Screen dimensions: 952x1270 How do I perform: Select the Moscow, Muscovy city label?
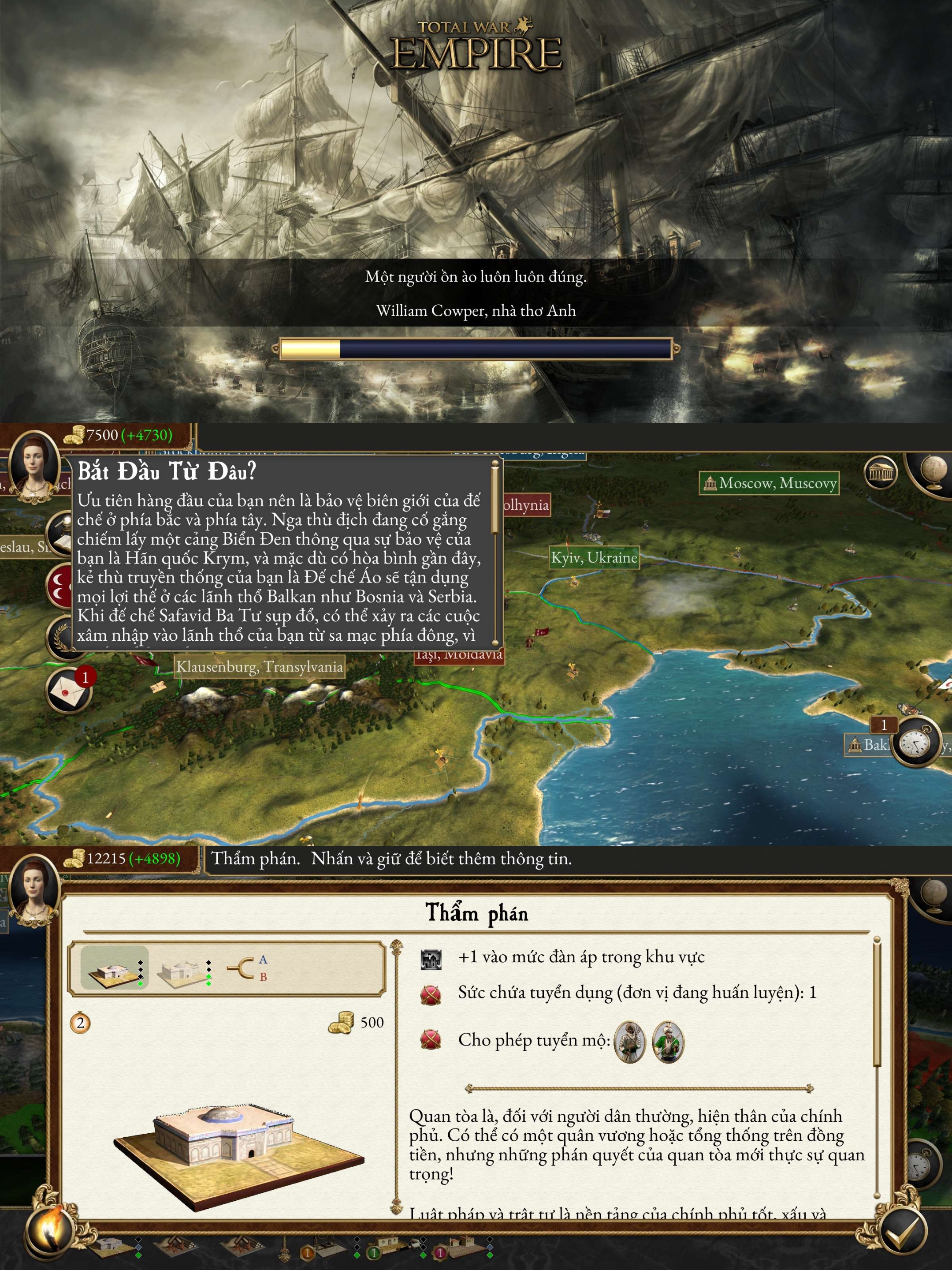click(769, 483)
